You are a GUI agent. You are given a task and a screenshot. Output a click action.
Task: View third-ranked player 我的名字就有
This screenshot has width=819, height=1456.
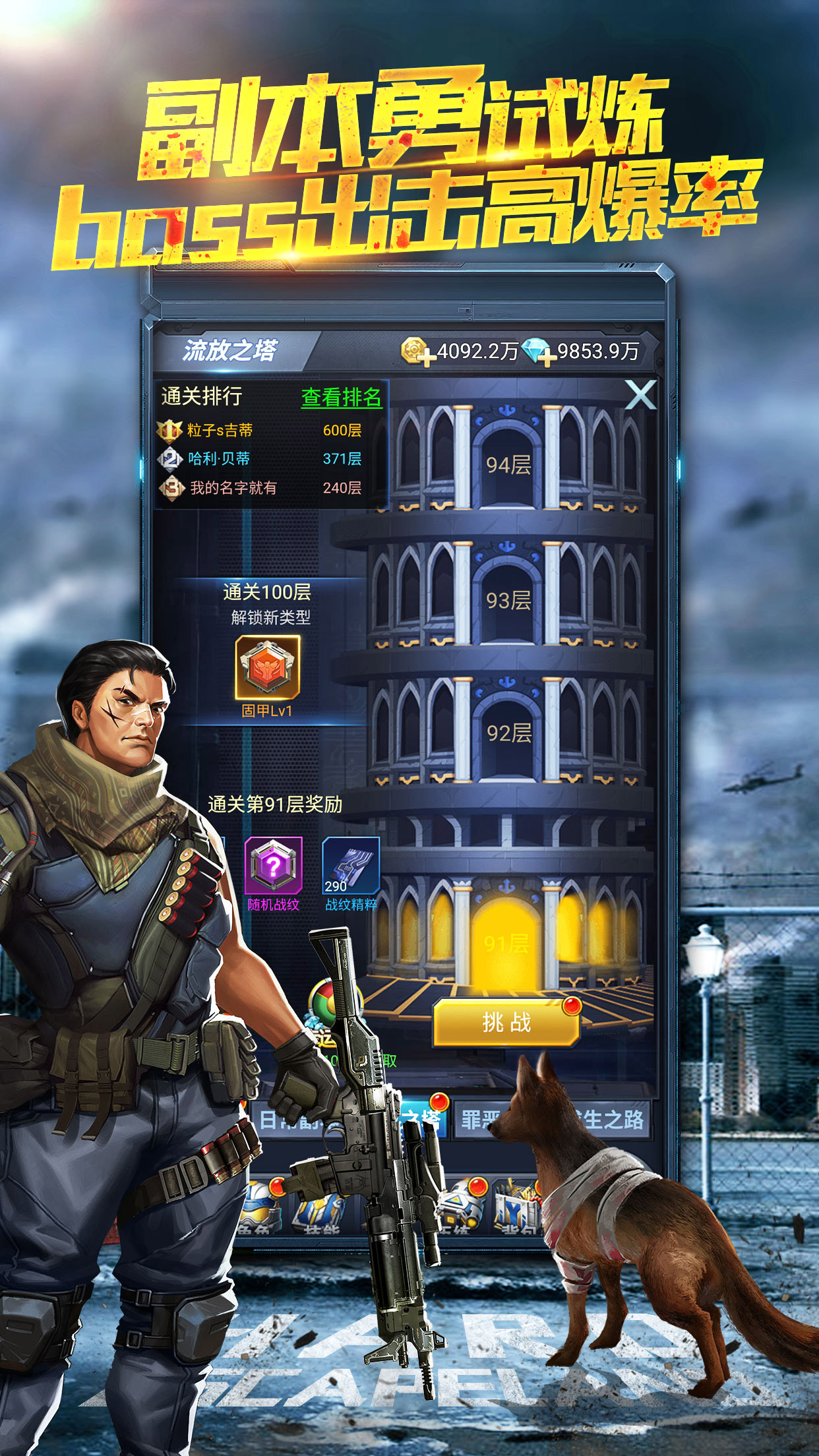click(x=233, y=488)
